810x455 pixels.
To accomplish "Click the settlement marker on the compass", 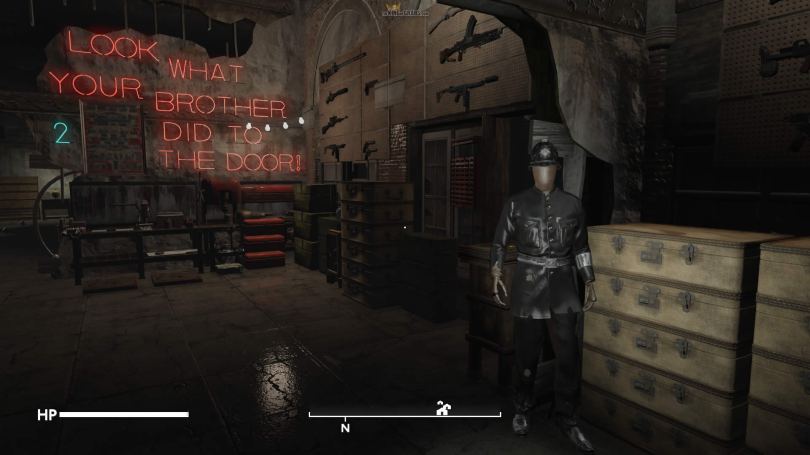I will coord(443,407).
